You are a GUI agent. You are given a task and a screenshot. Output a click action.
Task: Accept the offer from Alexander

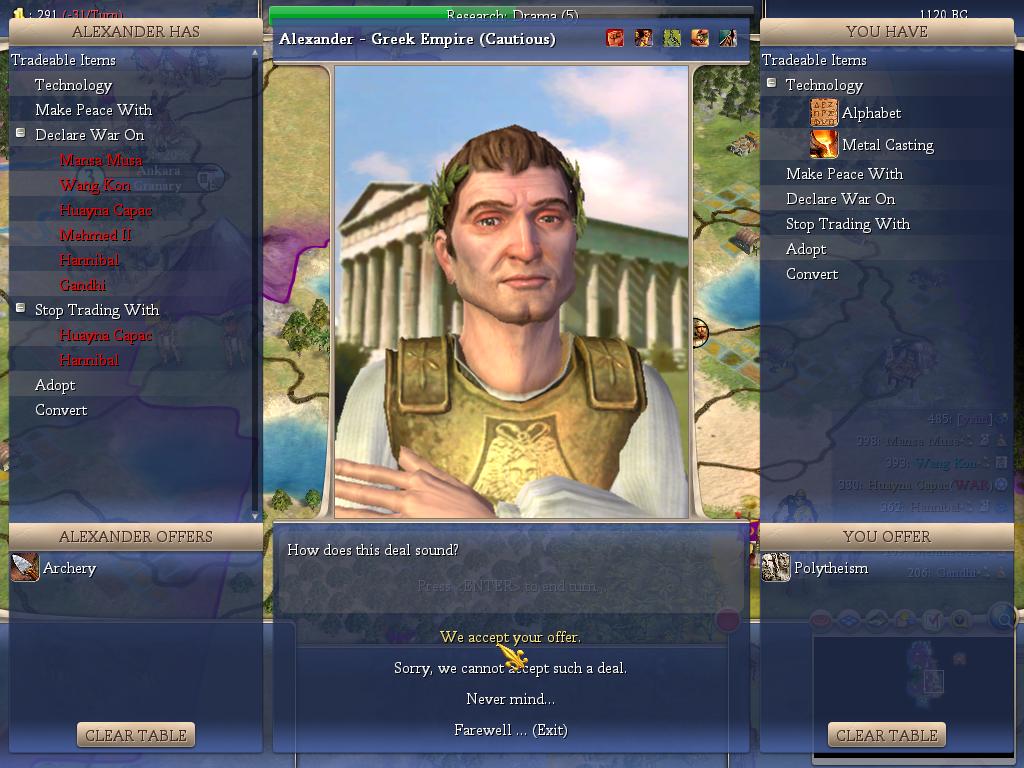(510, 637)
